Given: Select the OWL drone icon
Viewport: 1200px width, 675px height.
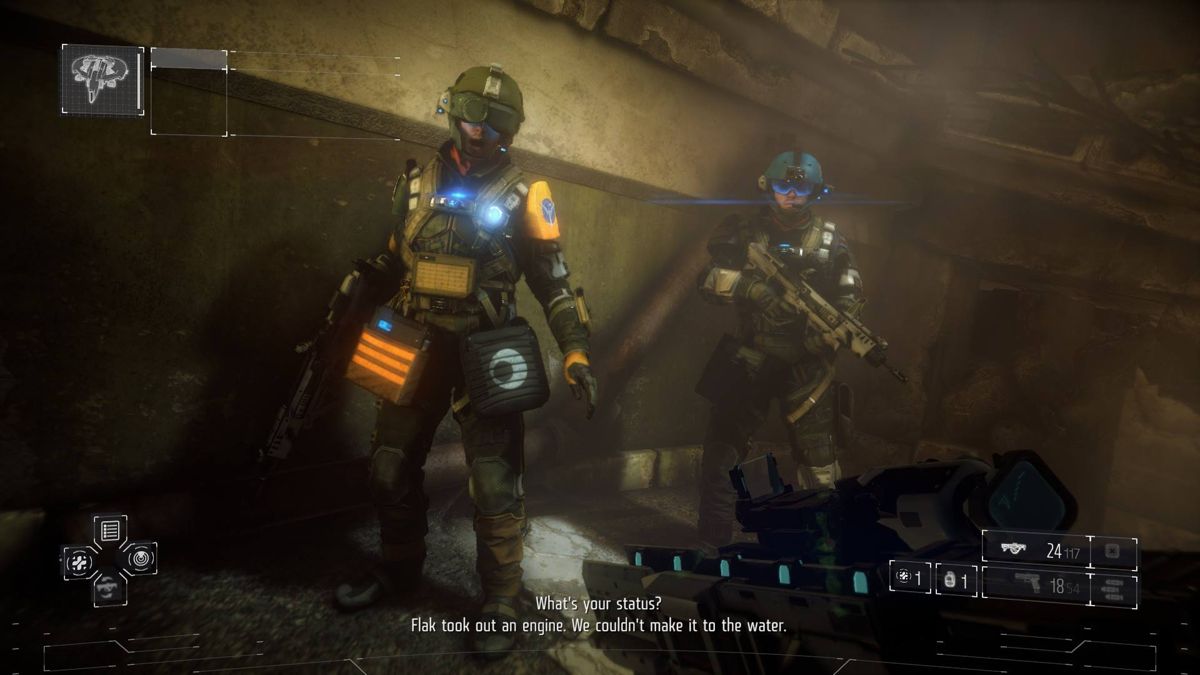Looking at the screenshot, I should pyautogui.click(x=103, y=80).
